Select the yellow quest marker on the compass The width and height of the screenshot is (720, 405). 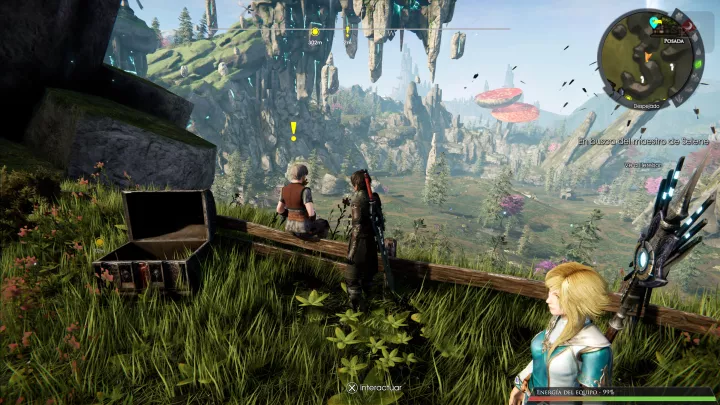pyautogui.click(x=316, y=32)
